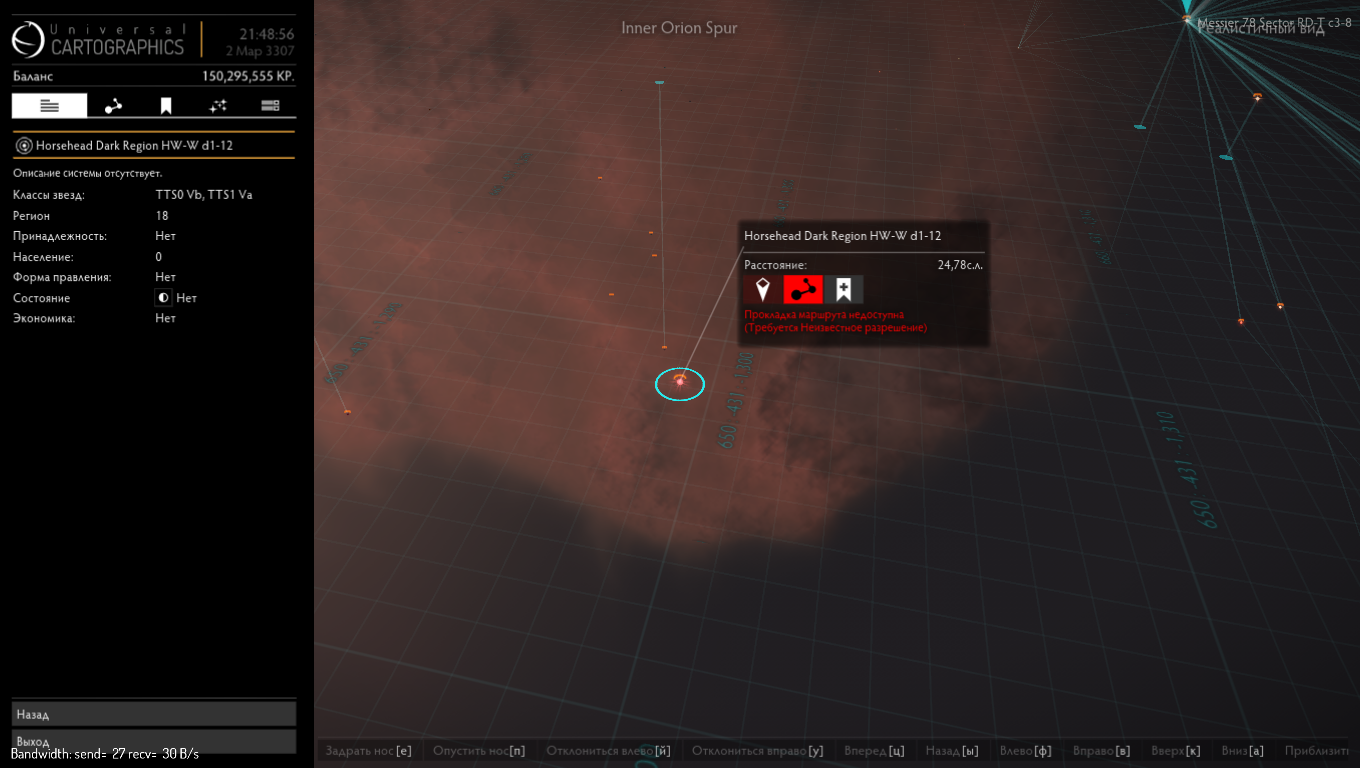Viewport: 1360px width, 768px height.
Task: Switch to the route navigation tab
Action: coord(113,106)
